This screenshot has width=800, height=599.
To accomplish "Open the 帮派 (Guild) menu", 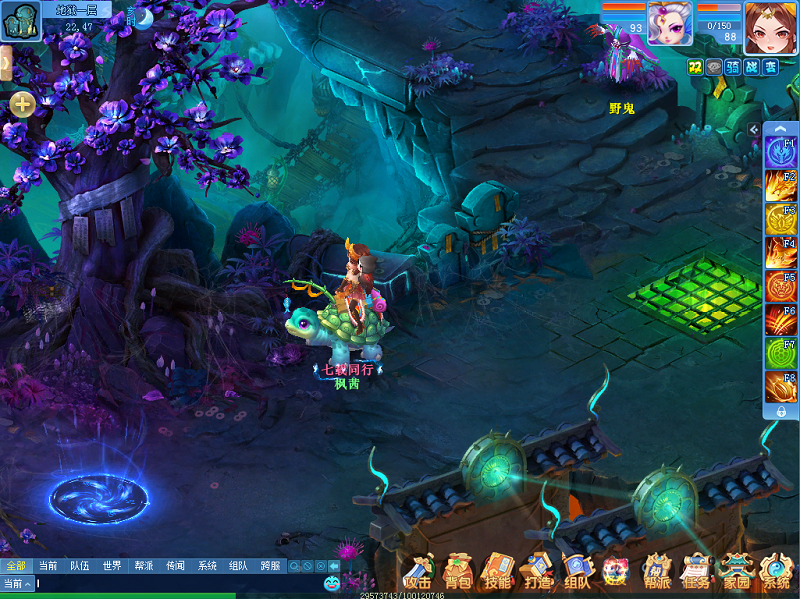I will [x=657, y=573].
